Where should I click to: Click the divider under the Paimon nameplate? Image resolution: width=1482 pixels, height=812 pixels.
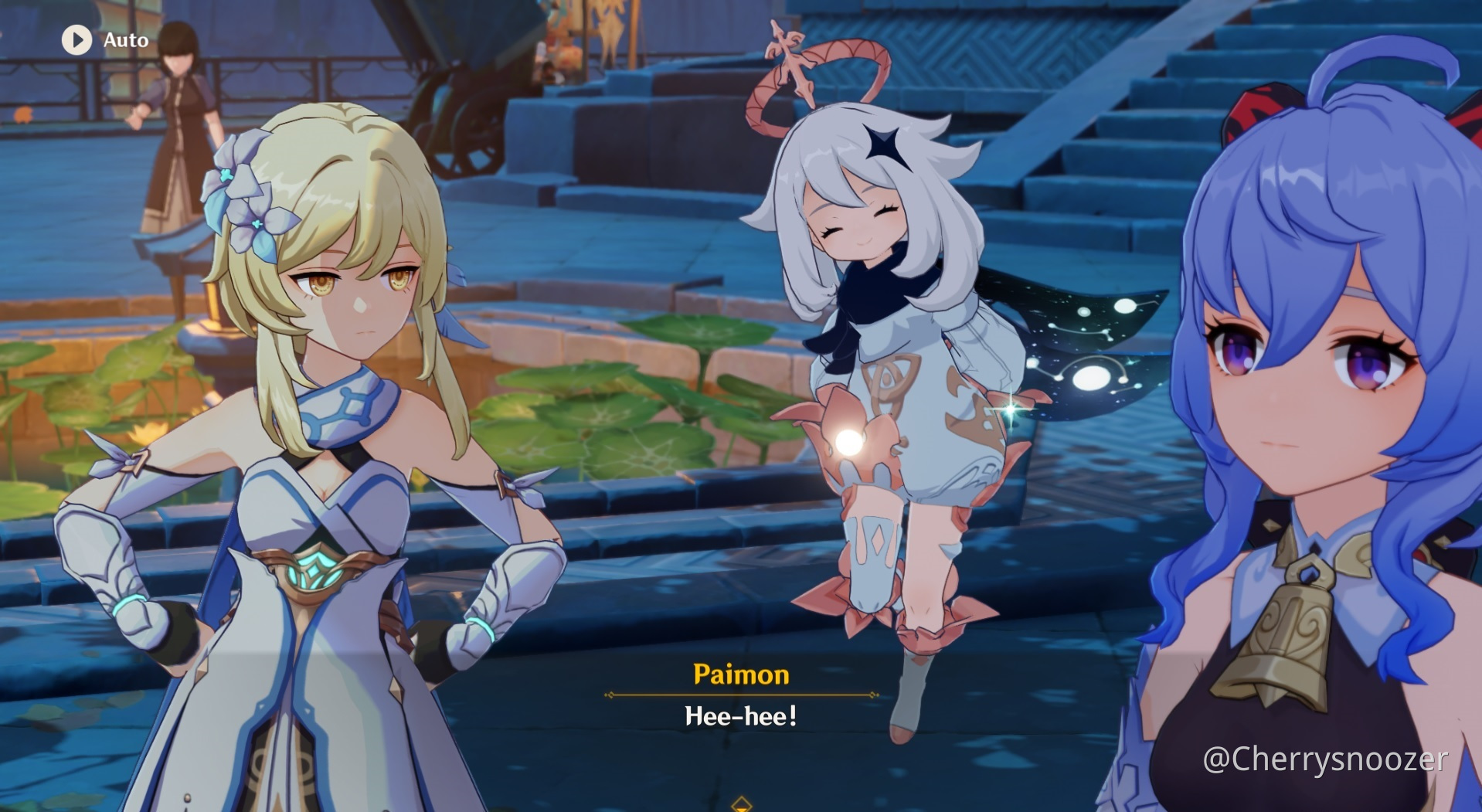coord(740,695)
